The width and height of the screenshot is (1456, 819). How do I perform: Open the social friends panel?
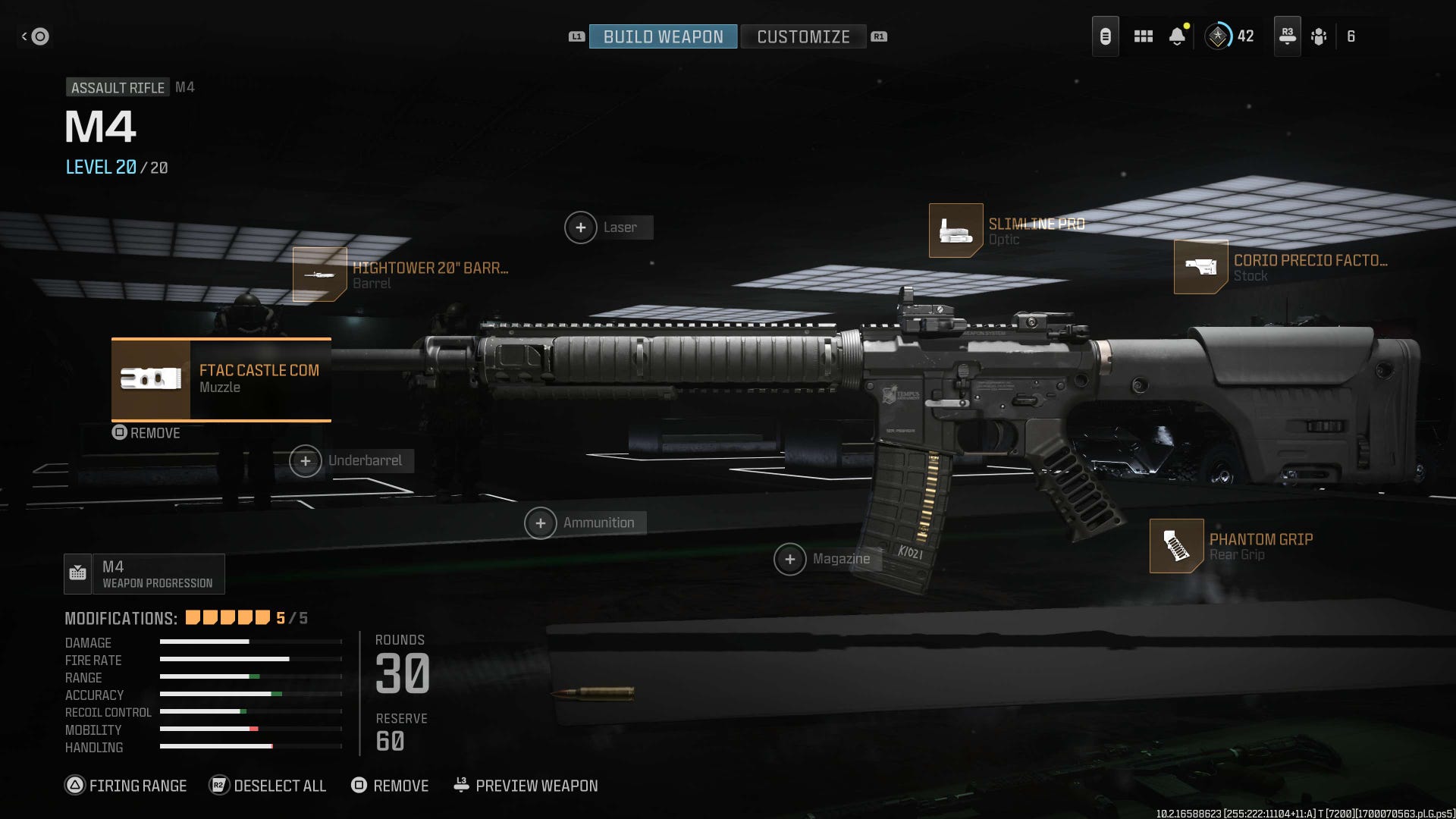tap(1319, 36)
